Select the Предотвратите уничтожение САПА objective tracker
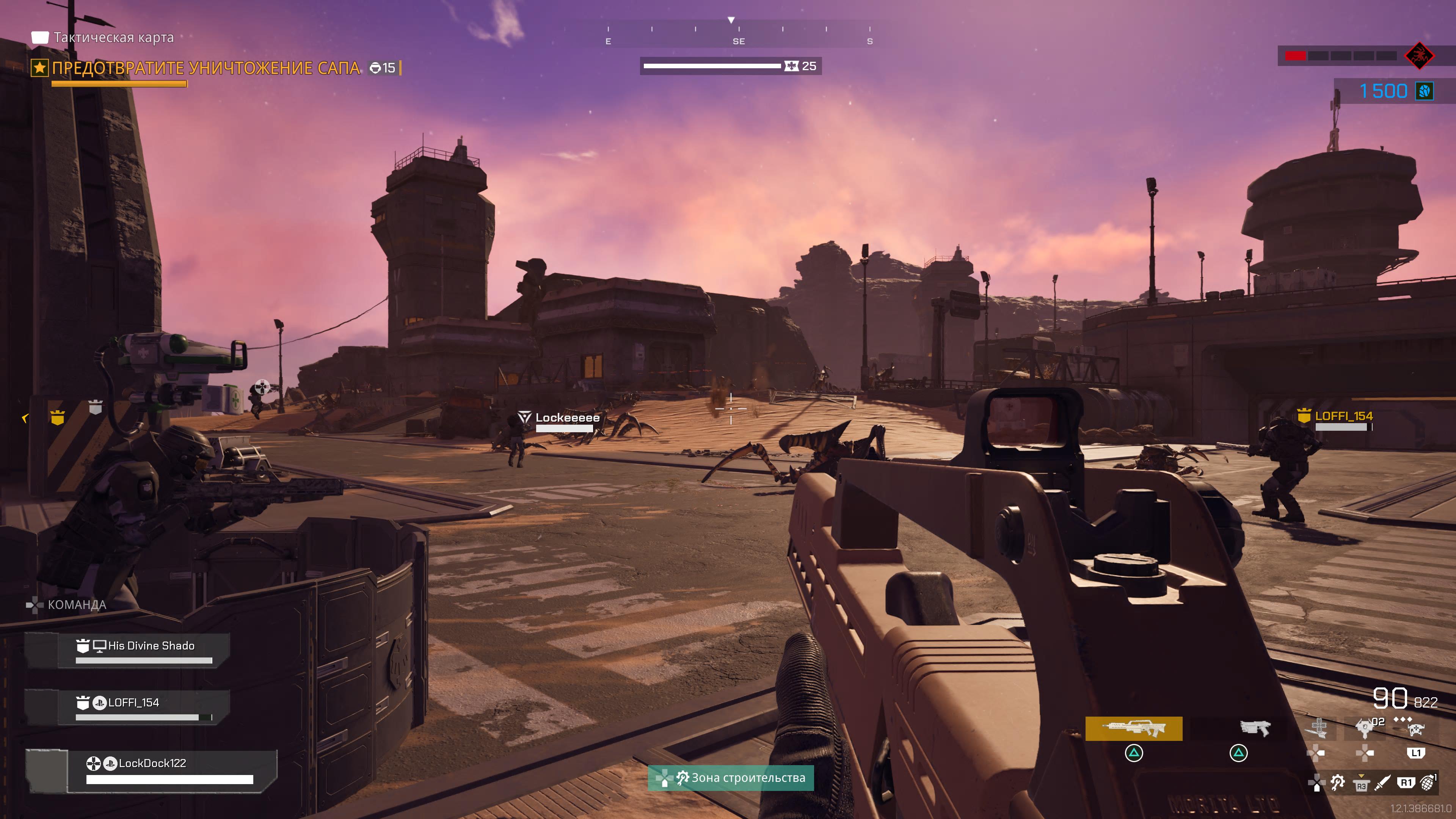Image resolution: width=1456 pixels, height=819 pixels. (206, 68)
